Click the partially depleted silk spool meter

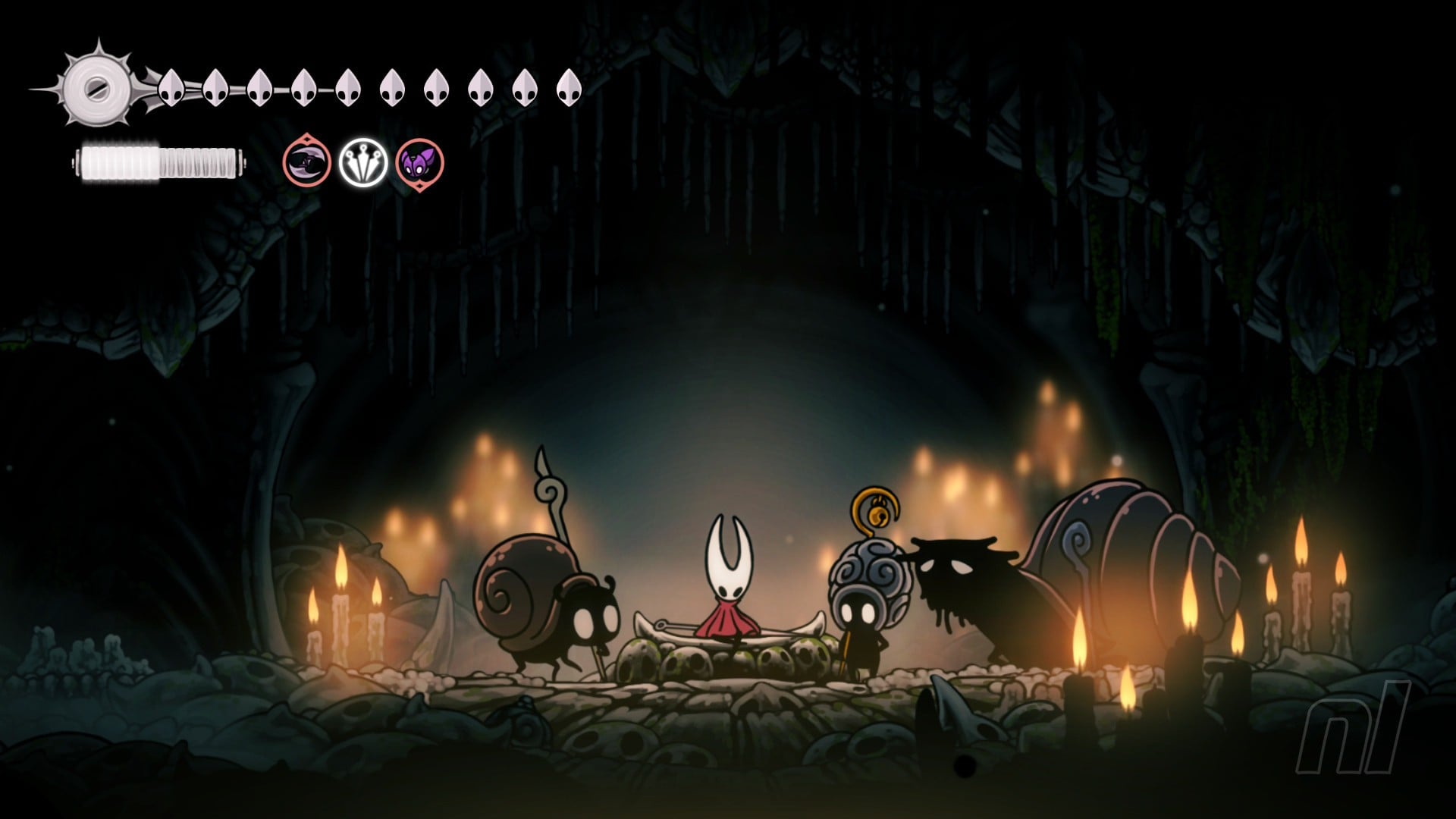[x=159, y=159]
